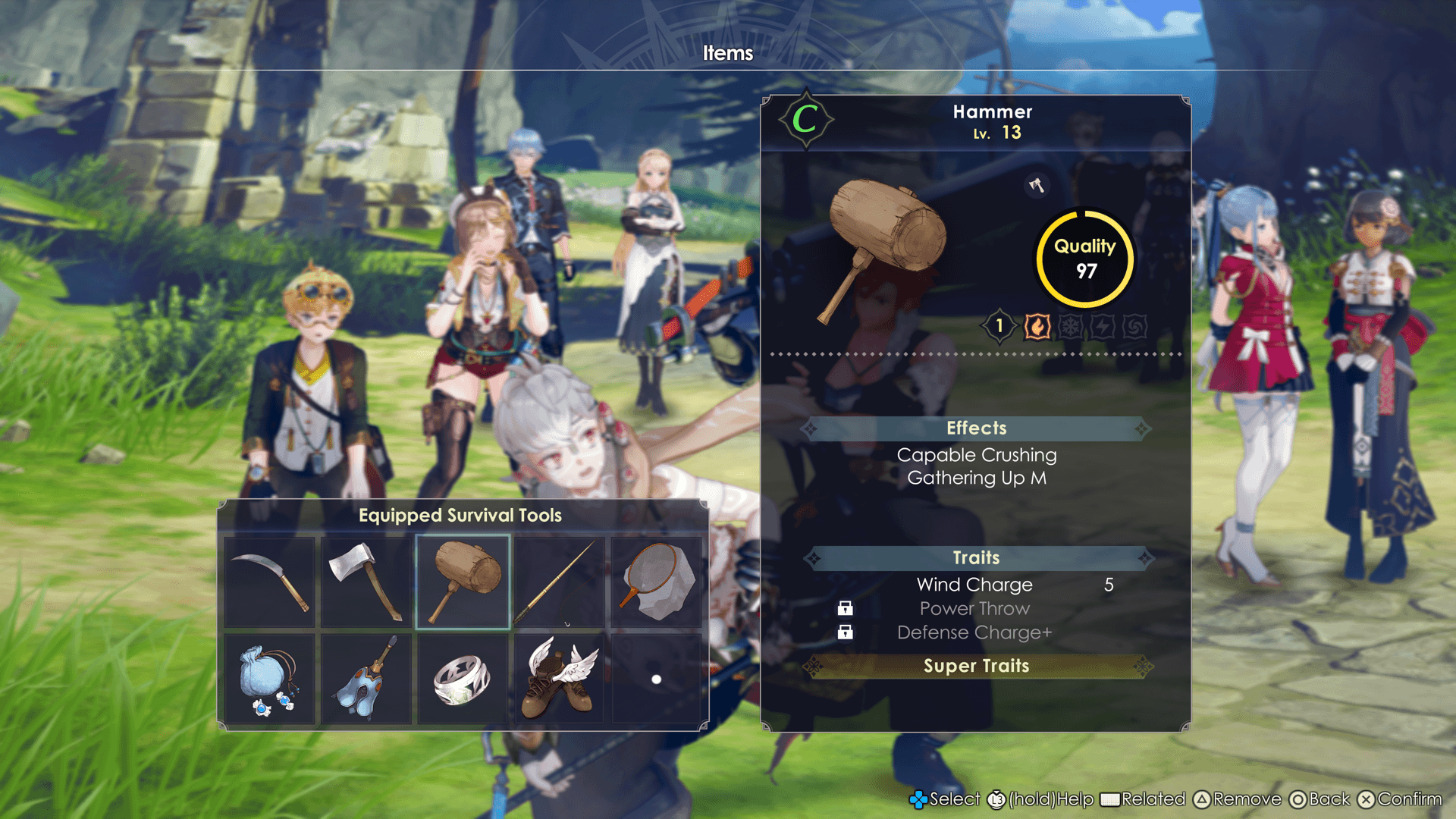Select the sickle tool slot
Screen dimensions: 1456x819
[270, 582]
